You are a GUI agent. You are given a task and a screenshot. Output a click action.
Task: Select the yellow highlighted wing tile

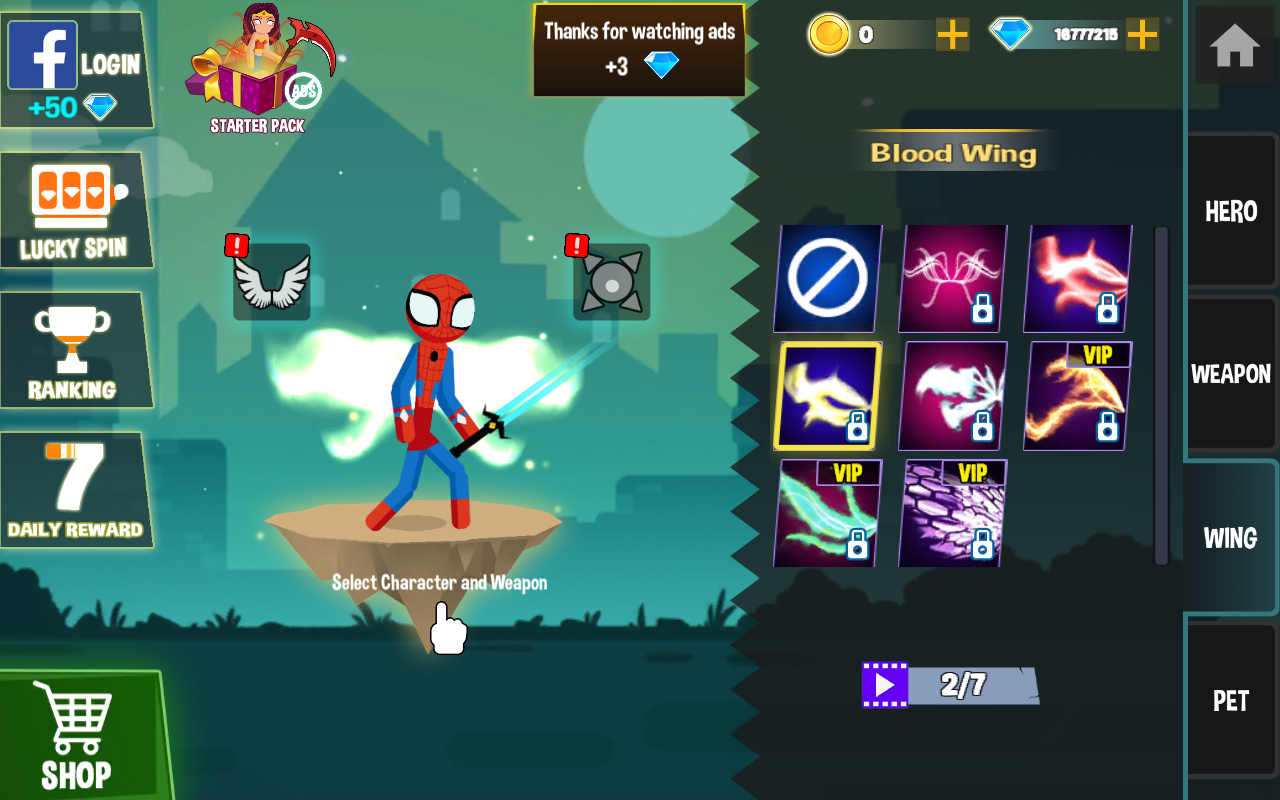coord(827,396)
